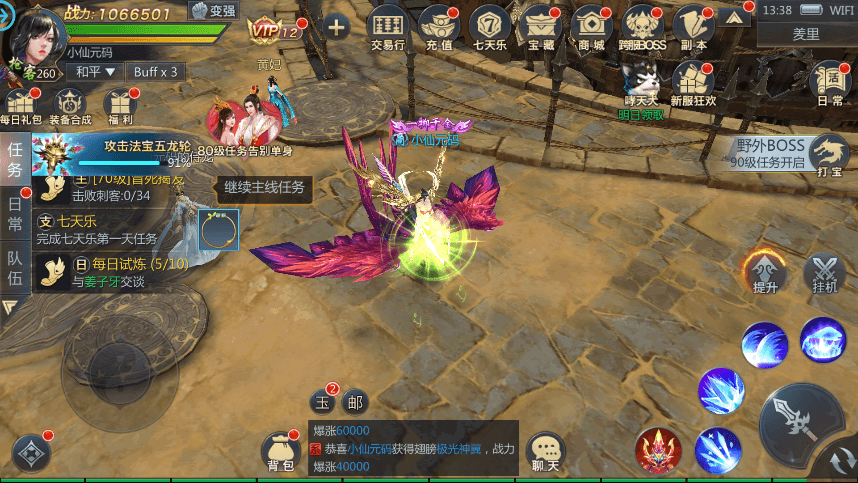
Task: Open the 聊天 chat window
Action: pyautogui.click(x=545, y=452)
